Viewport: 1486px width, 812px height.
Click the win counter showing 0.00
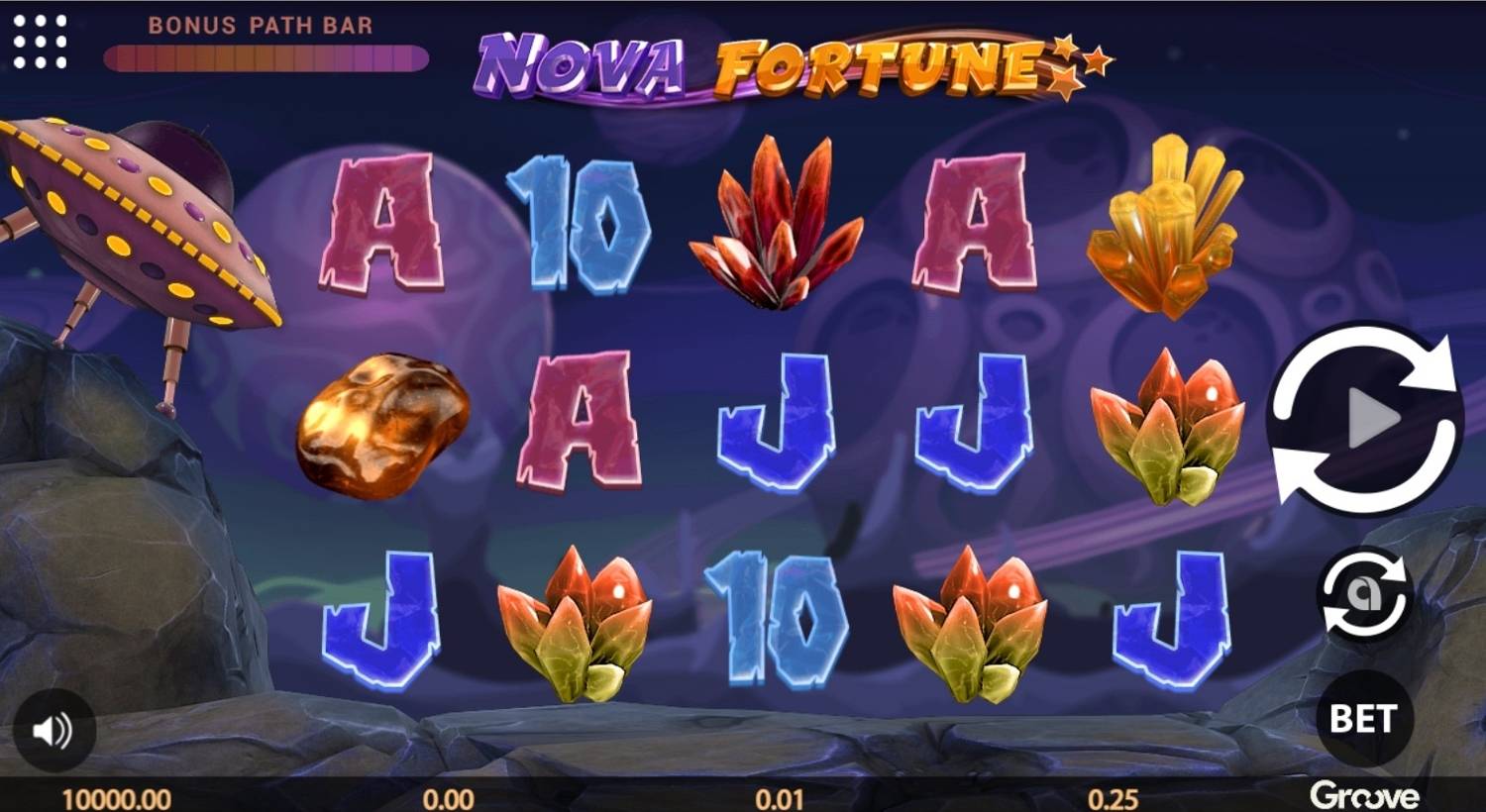[x=446, y=796]
